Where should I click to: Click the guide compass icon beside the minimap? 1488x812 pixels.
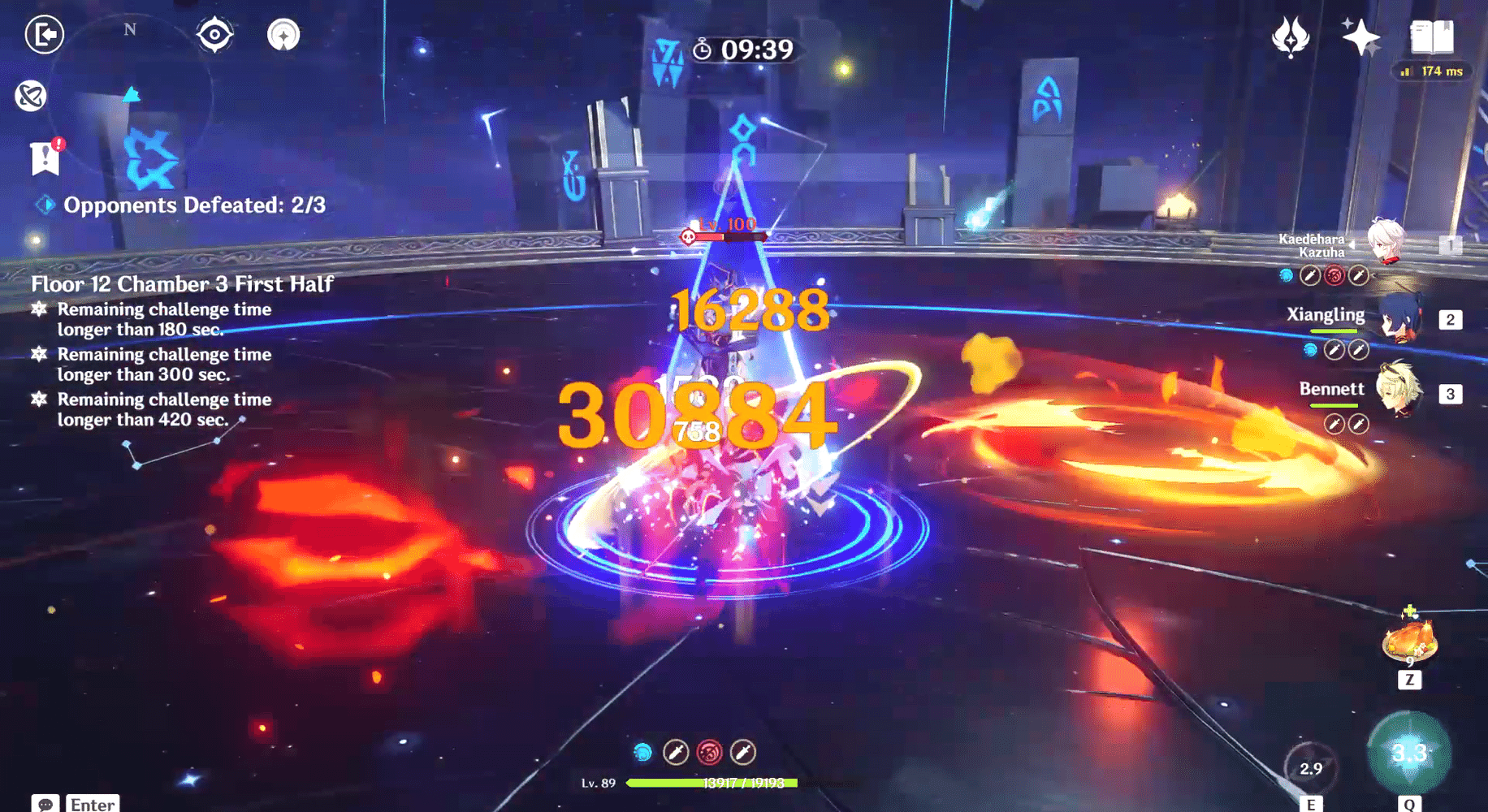point(283,34)
